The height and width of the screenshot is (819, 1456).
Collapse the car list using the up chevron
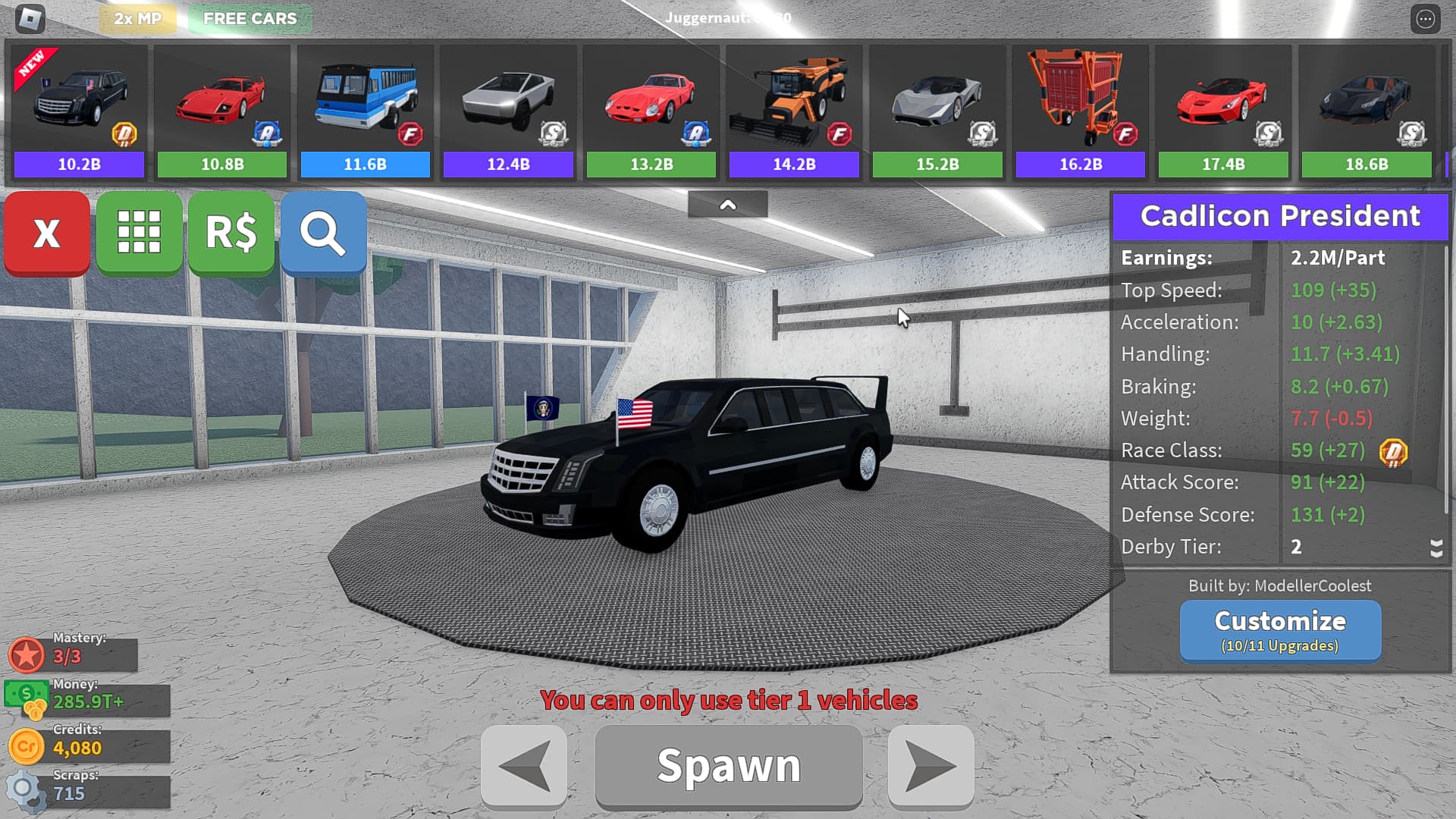tap(728, 203)
